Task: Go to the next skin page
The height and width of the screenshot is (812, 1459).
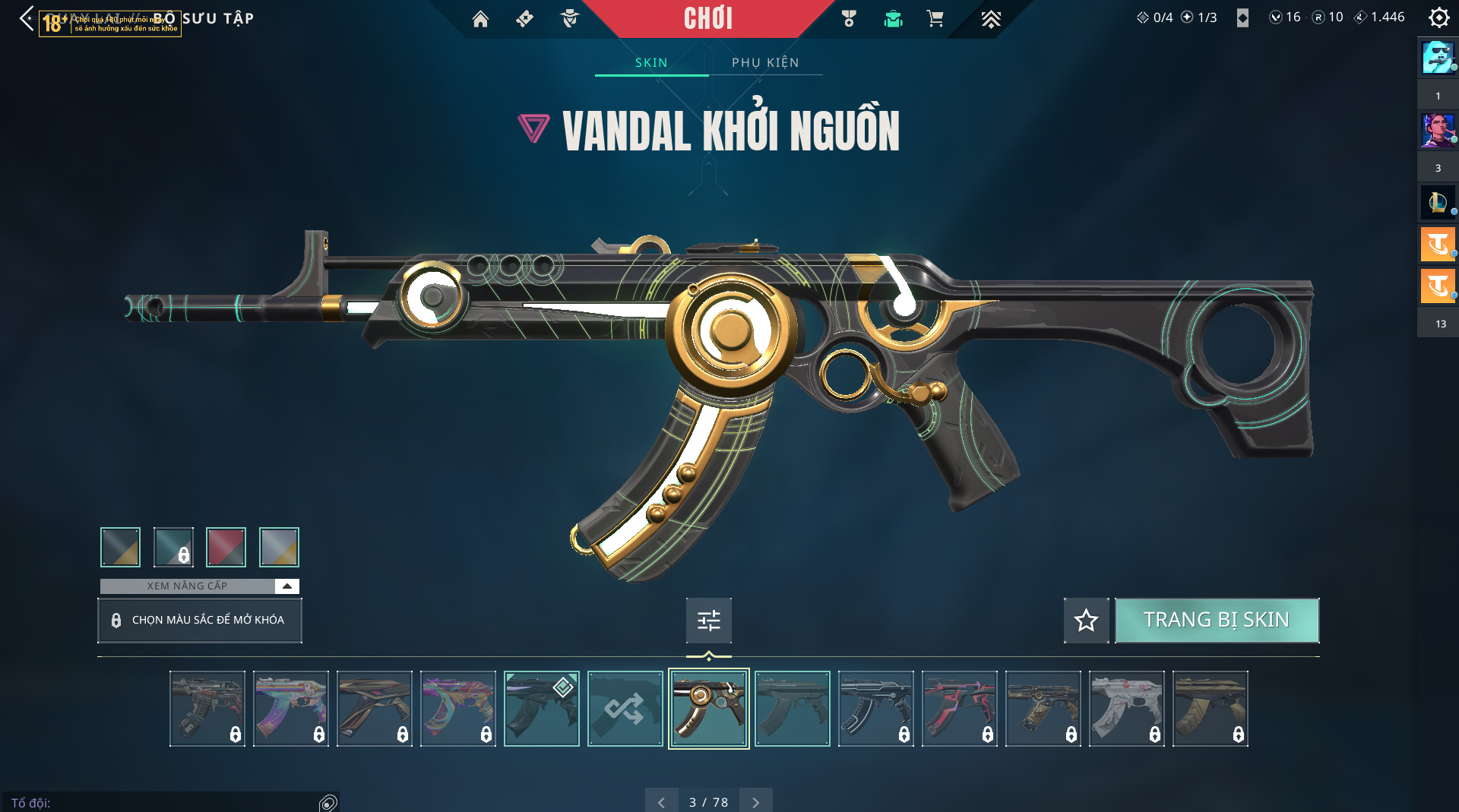Action: (x=755, y=802)
